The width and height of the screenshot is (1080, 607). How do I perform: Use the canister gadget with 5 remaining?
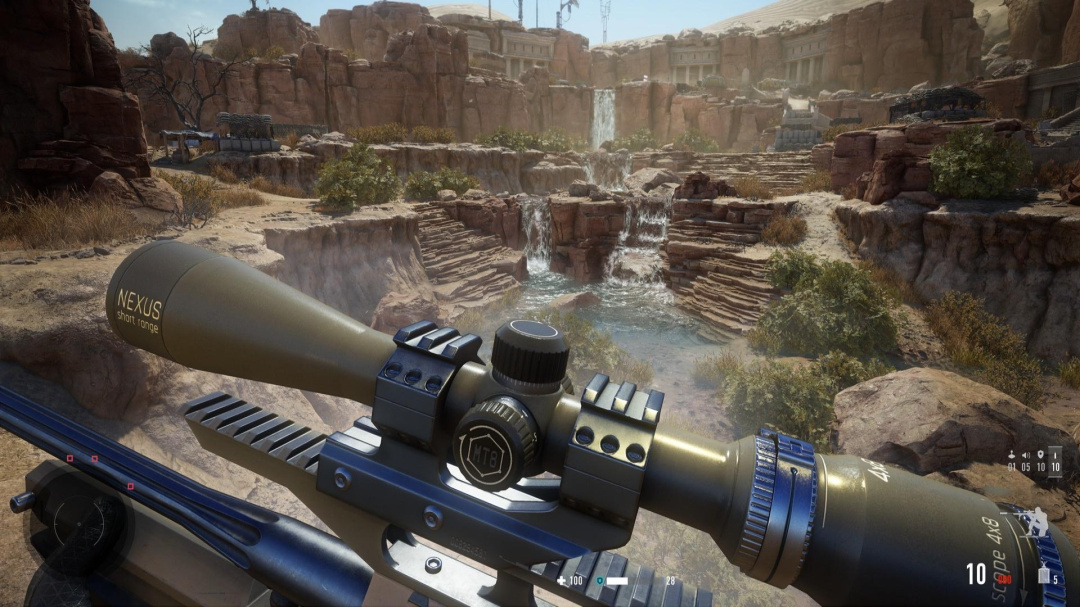(x=1043, y=574)
